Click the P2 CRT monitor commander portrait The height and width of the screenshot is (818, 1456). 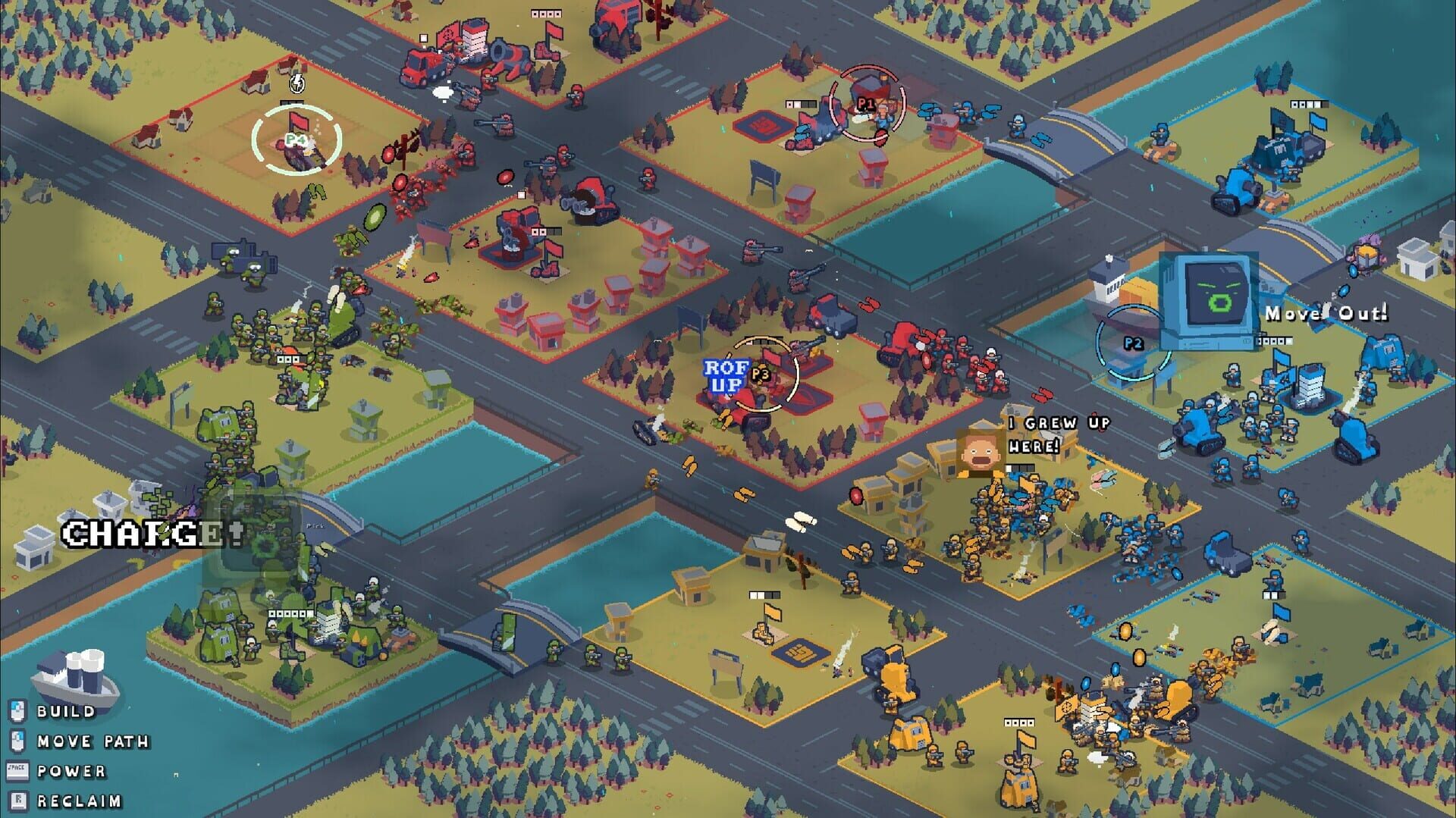(1210, 299)
